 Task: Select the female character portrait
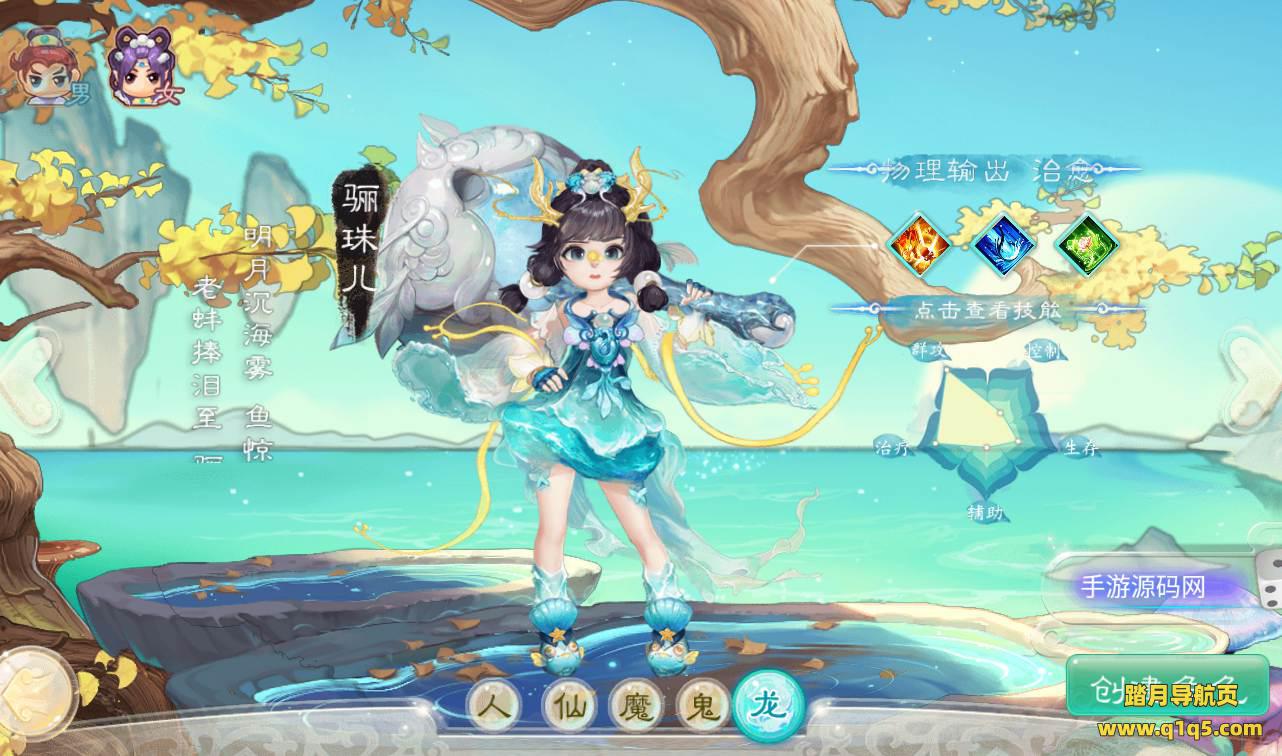[140, 69]
